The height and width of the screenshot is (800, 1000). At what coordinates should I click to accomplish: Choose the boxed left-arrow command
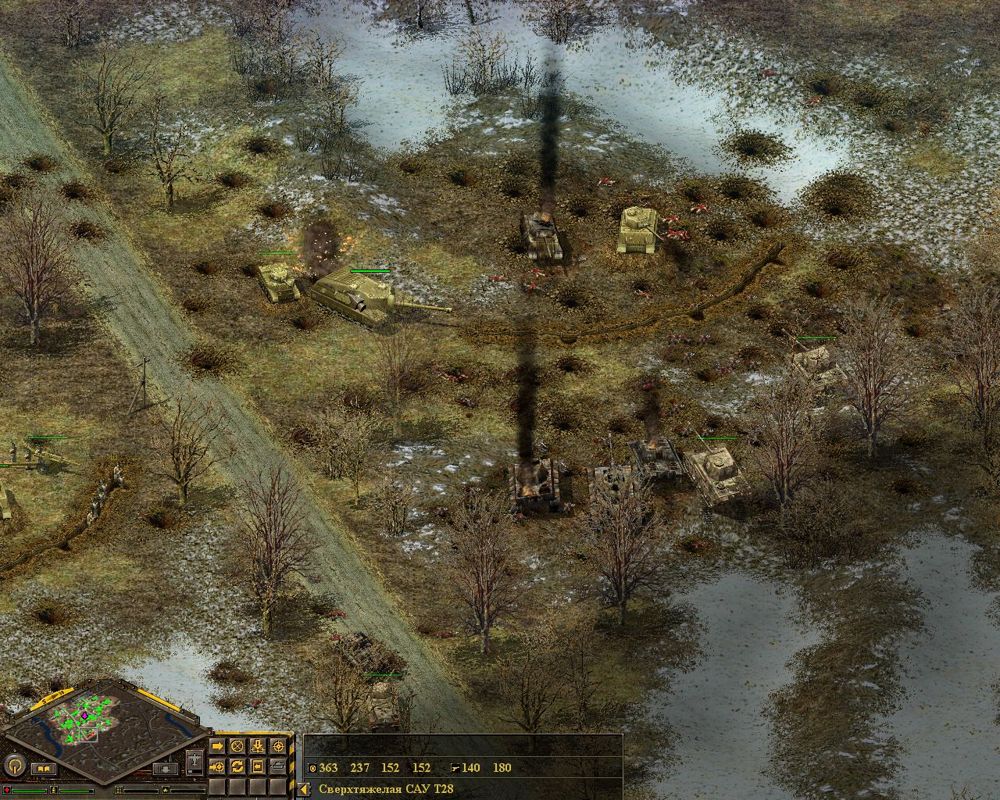tap(258, 766)
